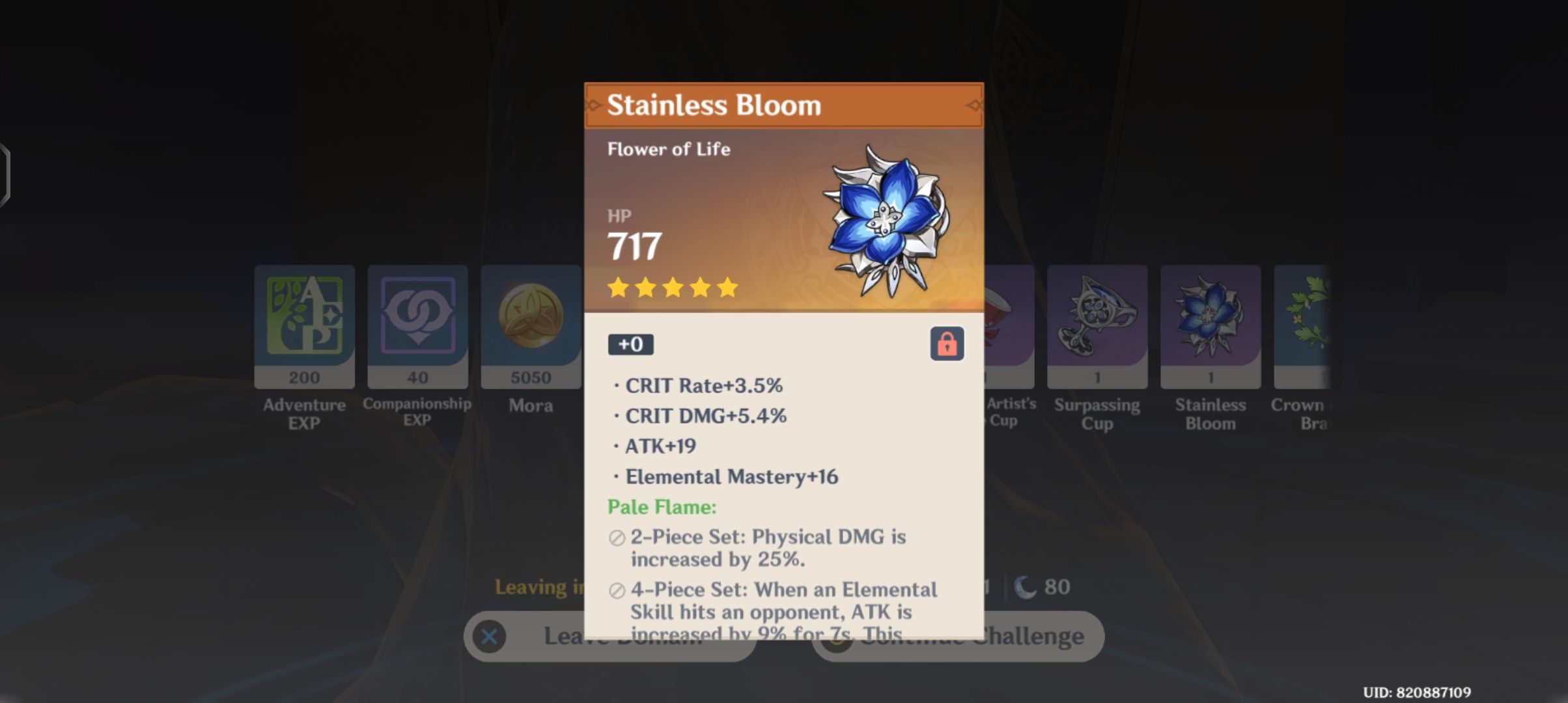
Task: Click the fifth rarity star
Action: click(x=726, y=288)
